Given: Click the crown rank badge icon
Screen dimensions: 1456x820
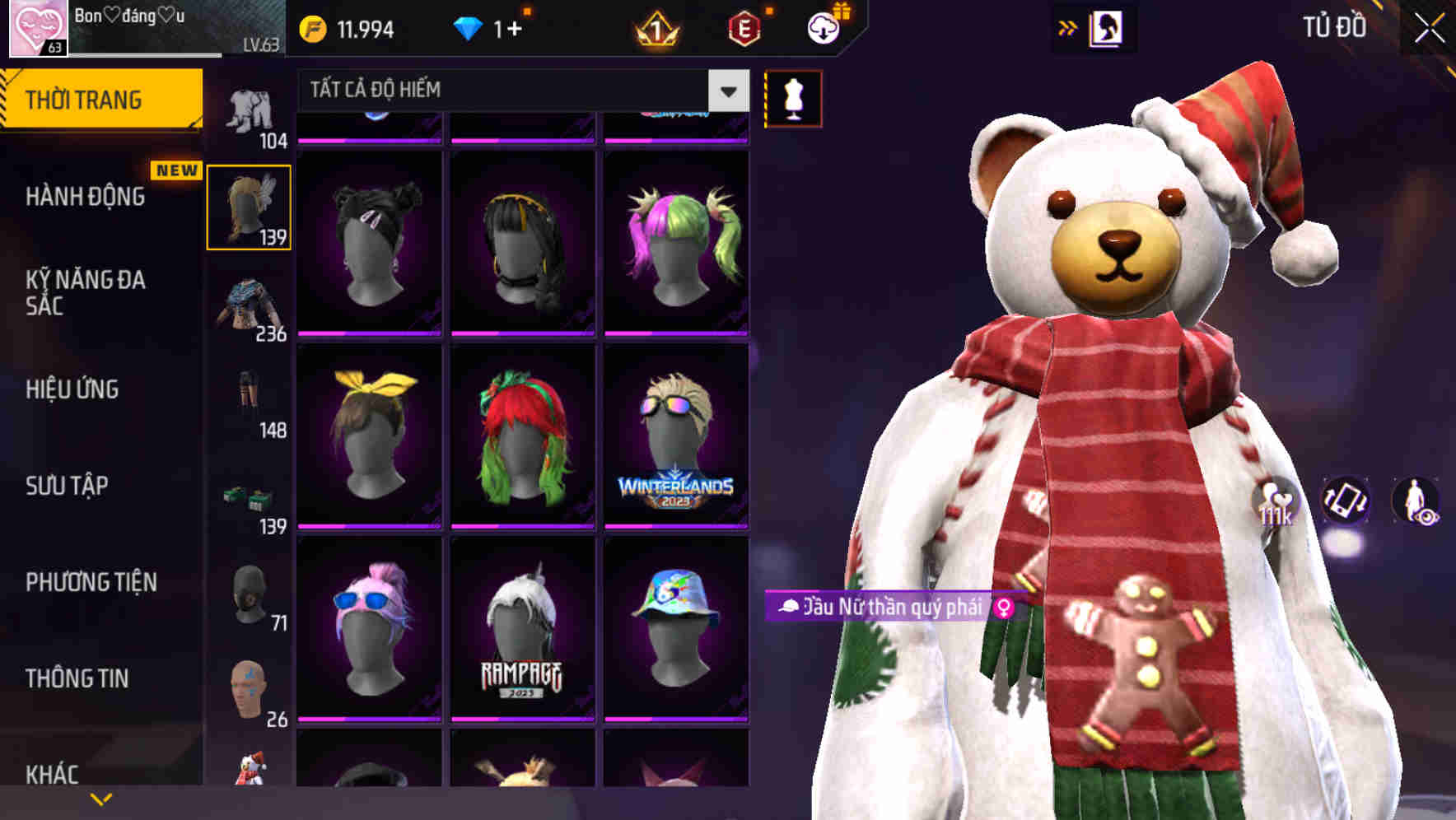Looking at the screenshot, I should pyautogui.click(x=653, y=27).
